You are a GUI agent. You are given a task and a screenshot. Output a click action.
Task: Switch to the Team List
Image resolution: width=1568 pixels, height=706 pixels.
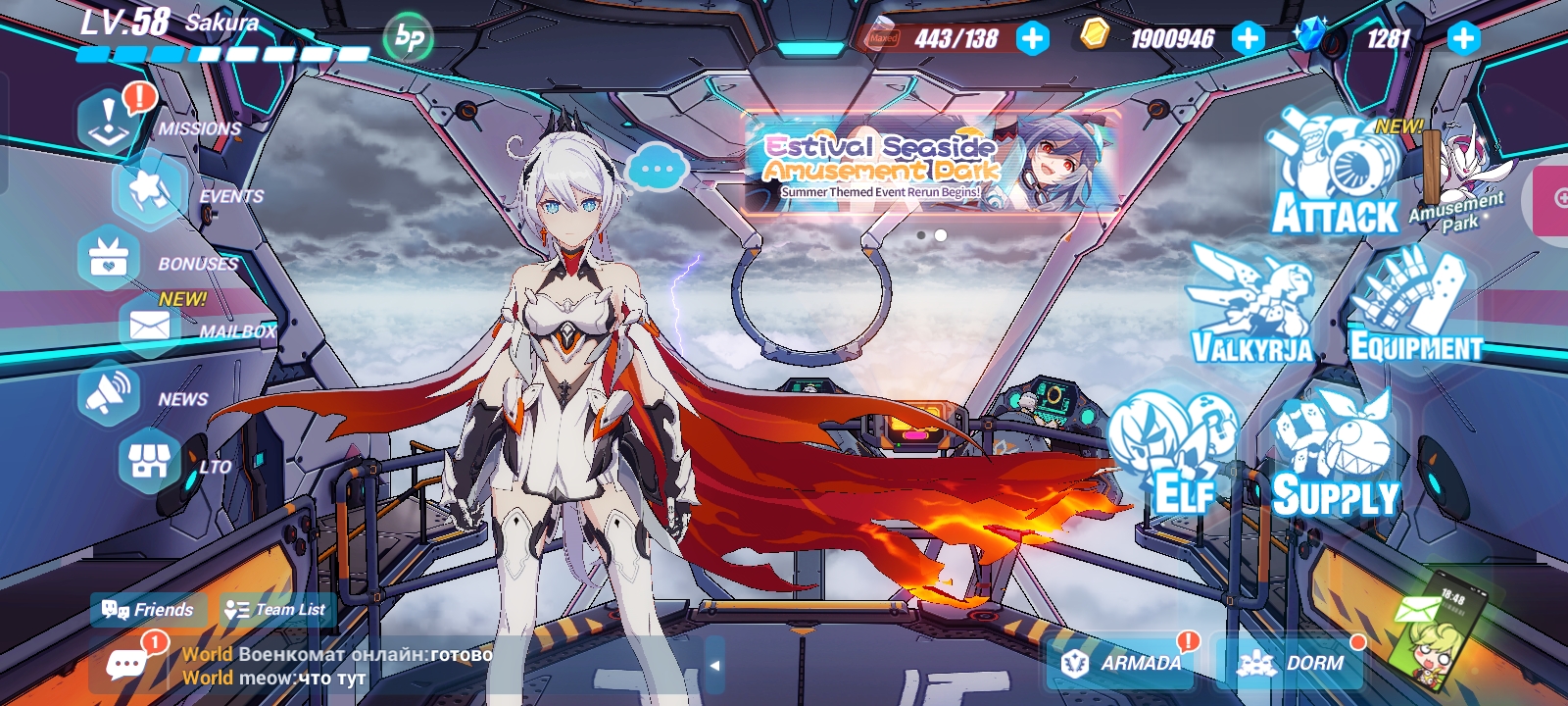pyautogui.click(x=274, y=610)
